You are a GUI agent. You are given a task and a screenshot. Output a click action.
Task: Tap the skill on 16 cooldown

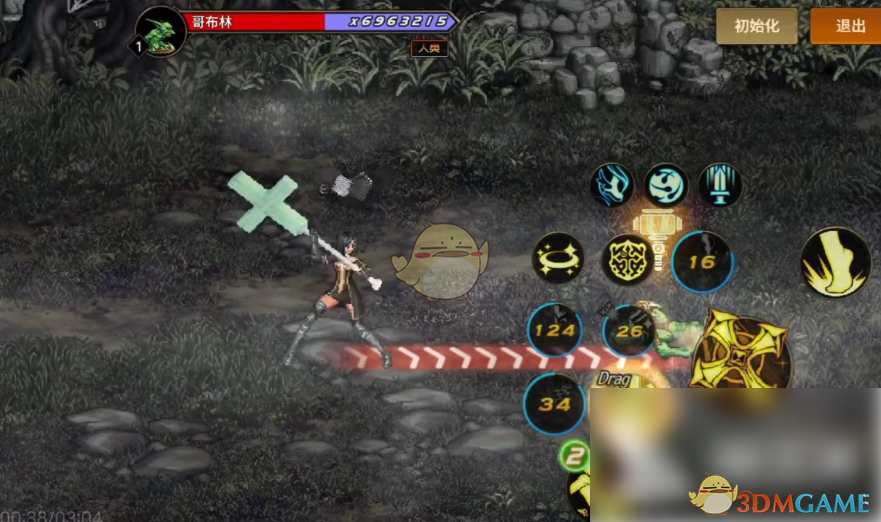[x=702, y=262]
